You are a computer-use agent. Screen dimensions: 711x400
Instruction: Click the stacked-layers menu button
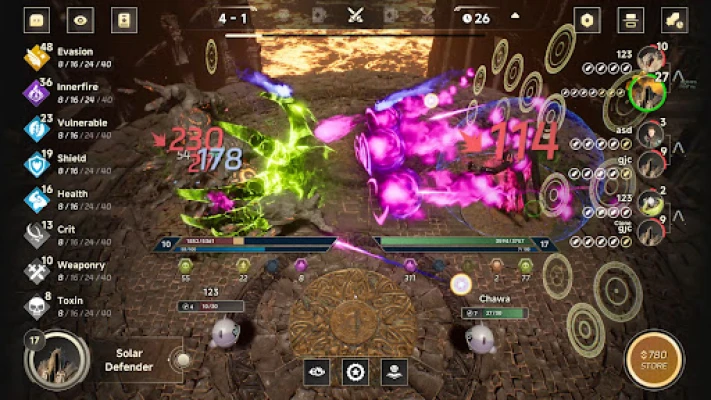click(631, 19)
